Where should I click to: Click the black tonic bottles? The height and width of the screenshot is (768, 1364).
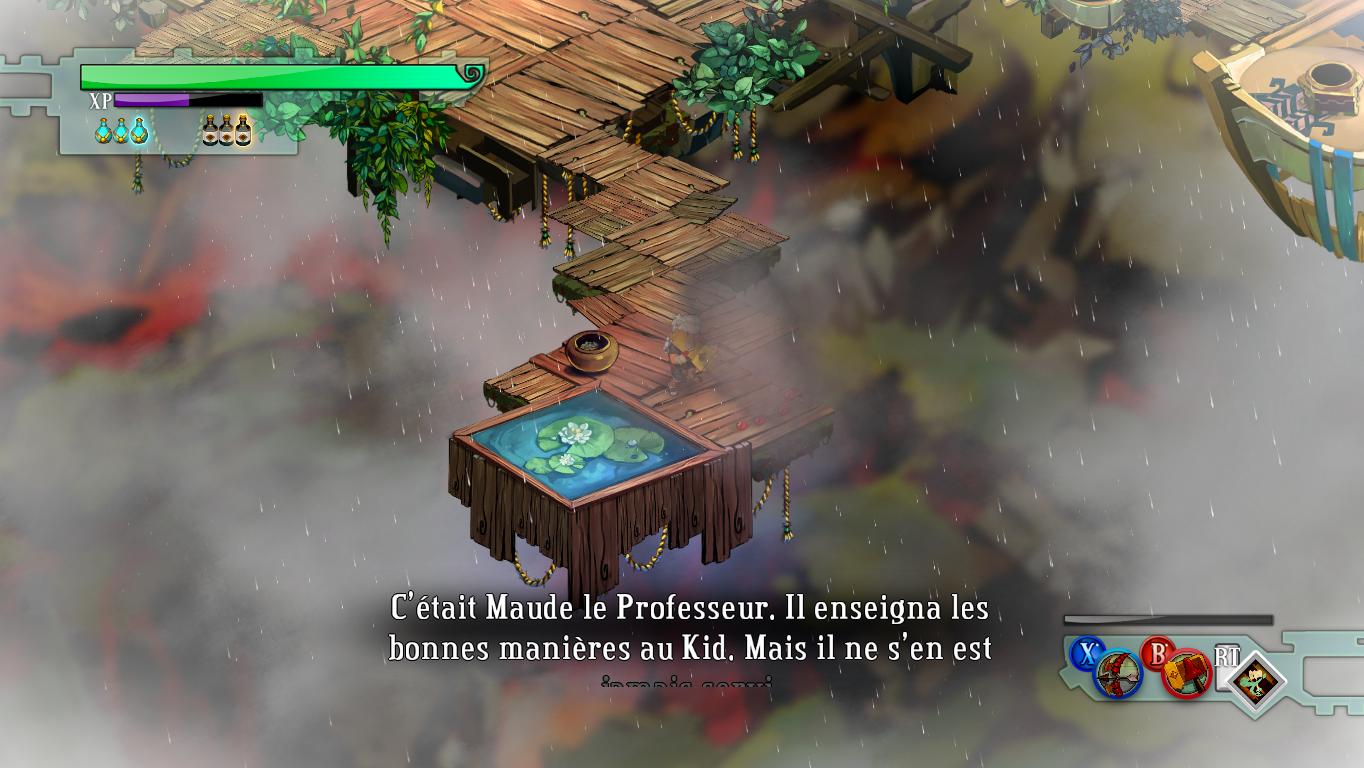pyautogui.click(x=227, y=131)
